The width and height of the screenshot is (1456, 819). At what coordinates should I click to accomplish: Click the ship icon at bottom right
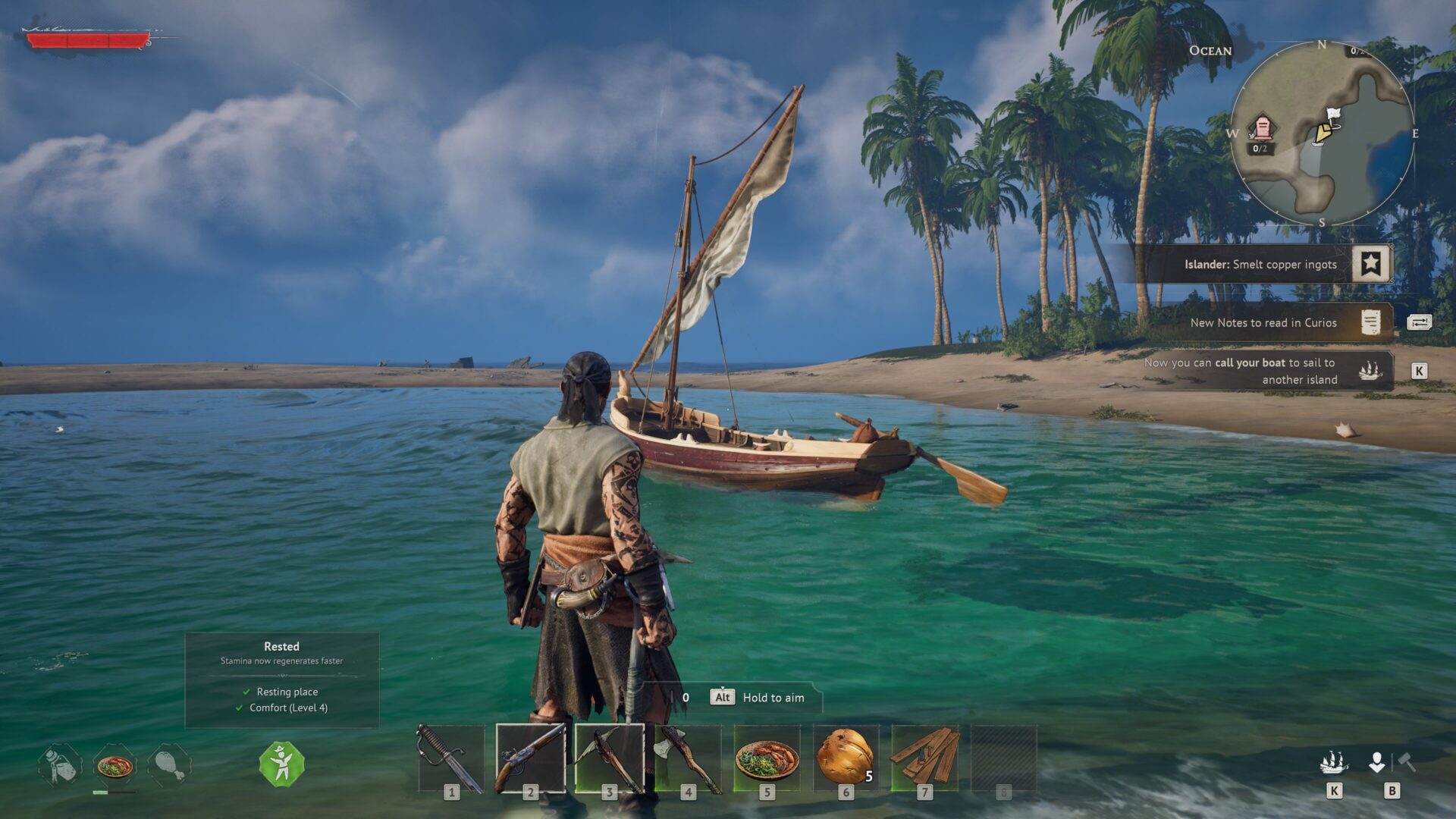(x=1334, y=762)
